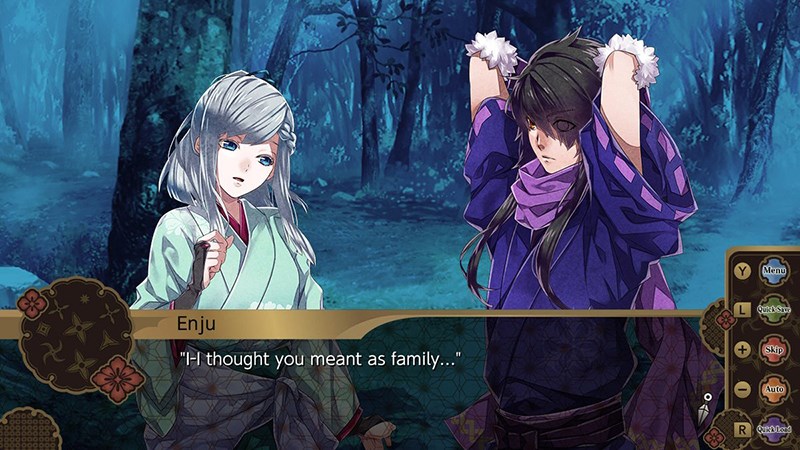The height and width of the screenshot is (450, 800).
Task: Turn on Auto text advance
Action: coord(774,388)
